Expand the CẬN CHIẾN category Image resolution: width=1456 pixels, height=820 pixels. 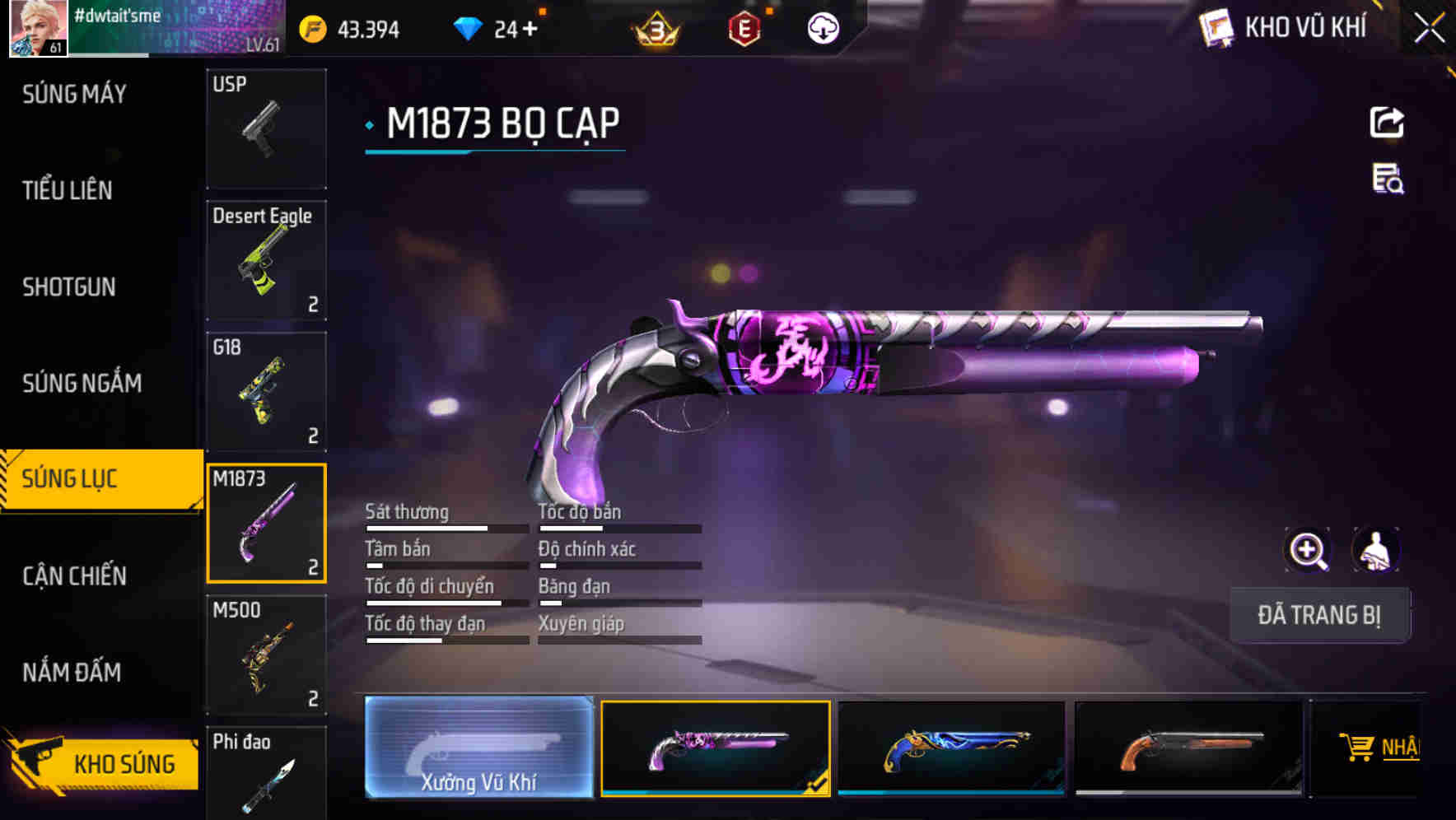click(74, 576)
